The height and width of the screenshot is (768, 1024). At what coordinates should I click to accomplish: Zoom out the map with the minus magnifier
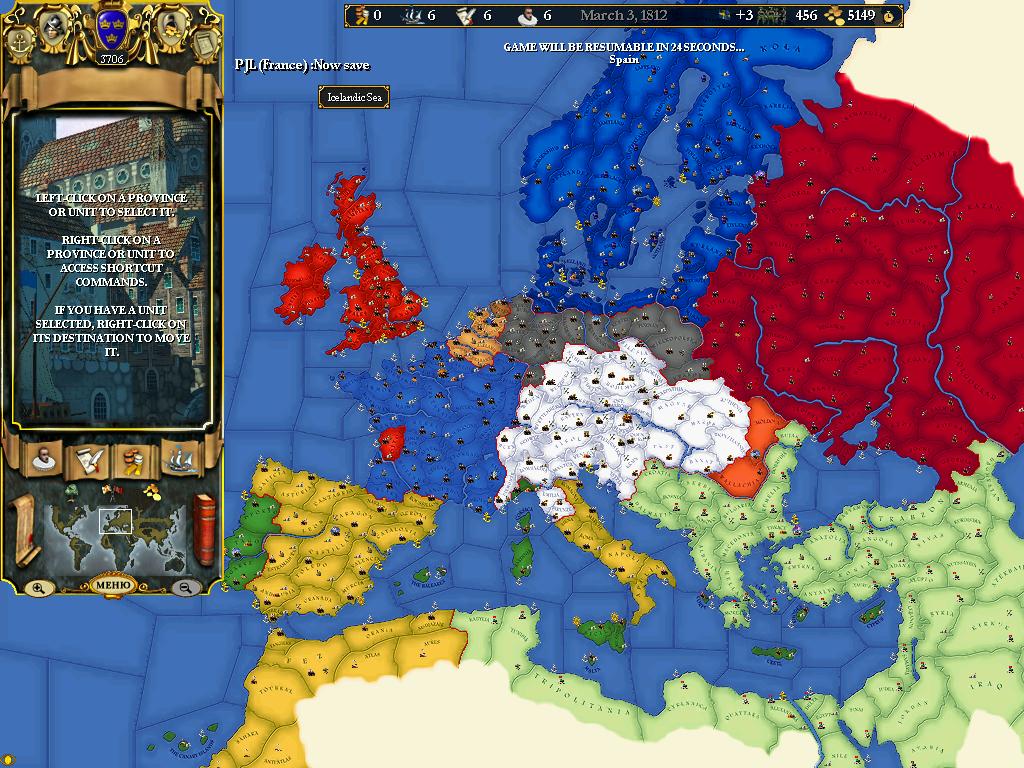coord(185,588)
